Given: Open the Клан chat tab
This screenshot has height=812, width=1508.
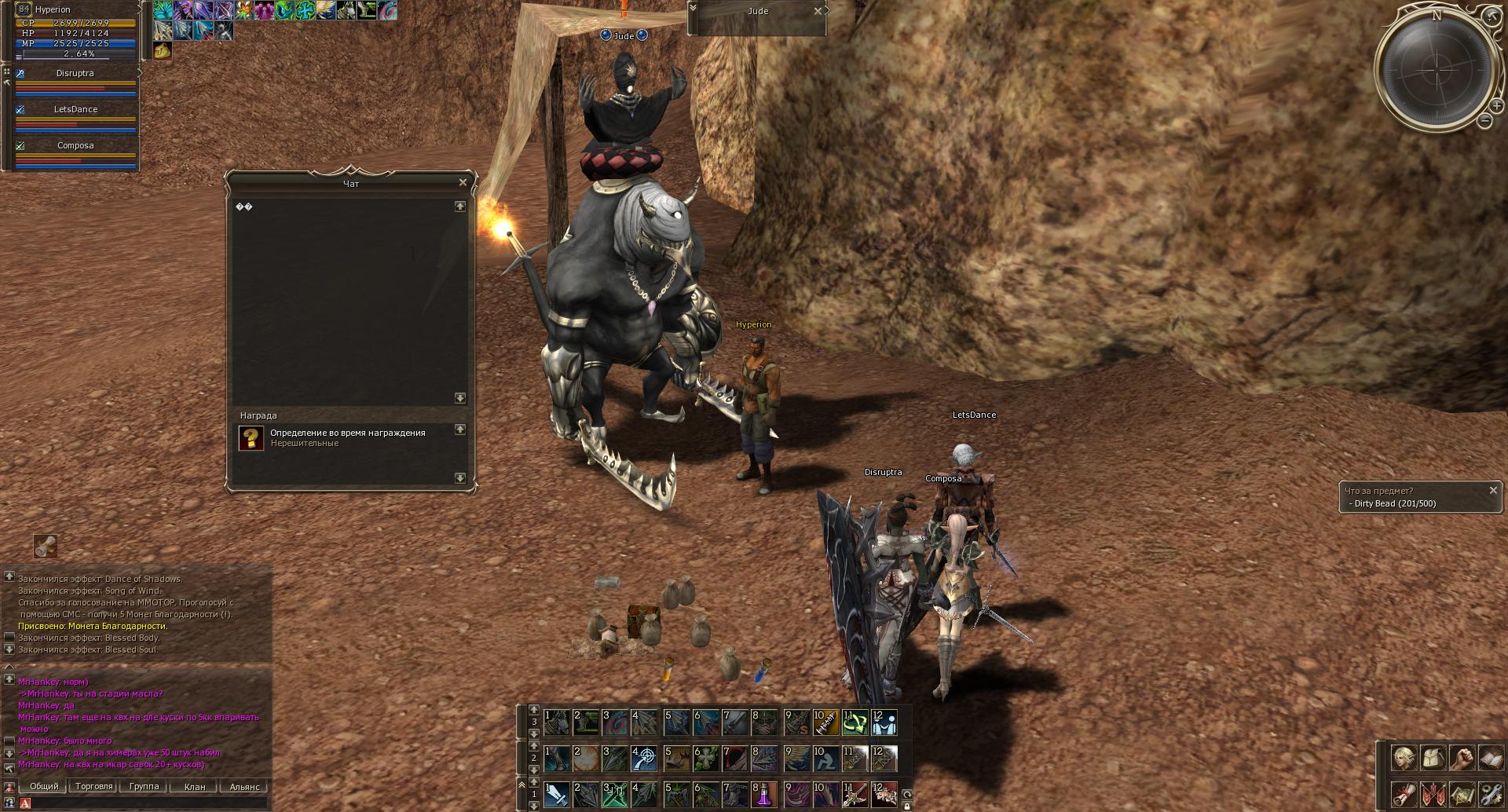Looking at the screenshot, I should coord(194,786).
